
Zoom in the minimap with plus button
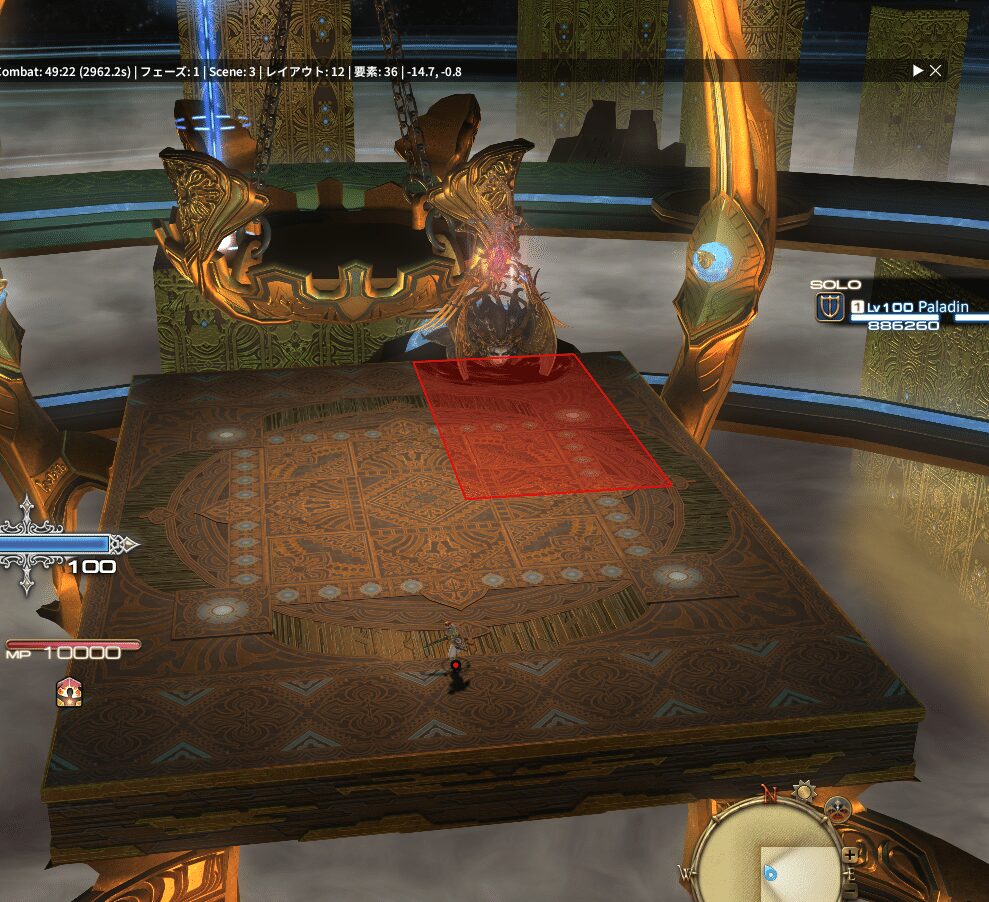(x=849, y=856)
